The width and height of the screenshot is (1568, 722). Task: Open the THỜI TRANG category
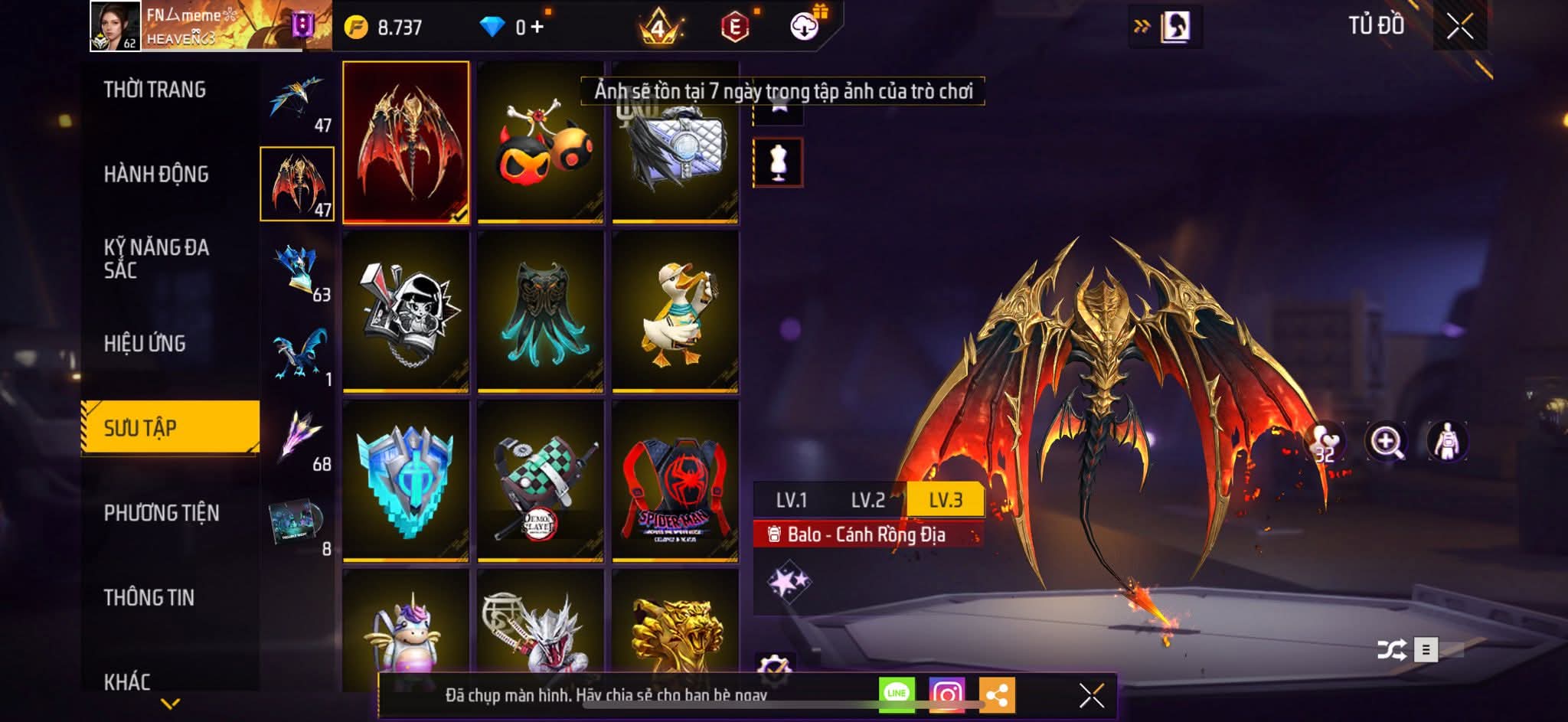click(155, 90)
